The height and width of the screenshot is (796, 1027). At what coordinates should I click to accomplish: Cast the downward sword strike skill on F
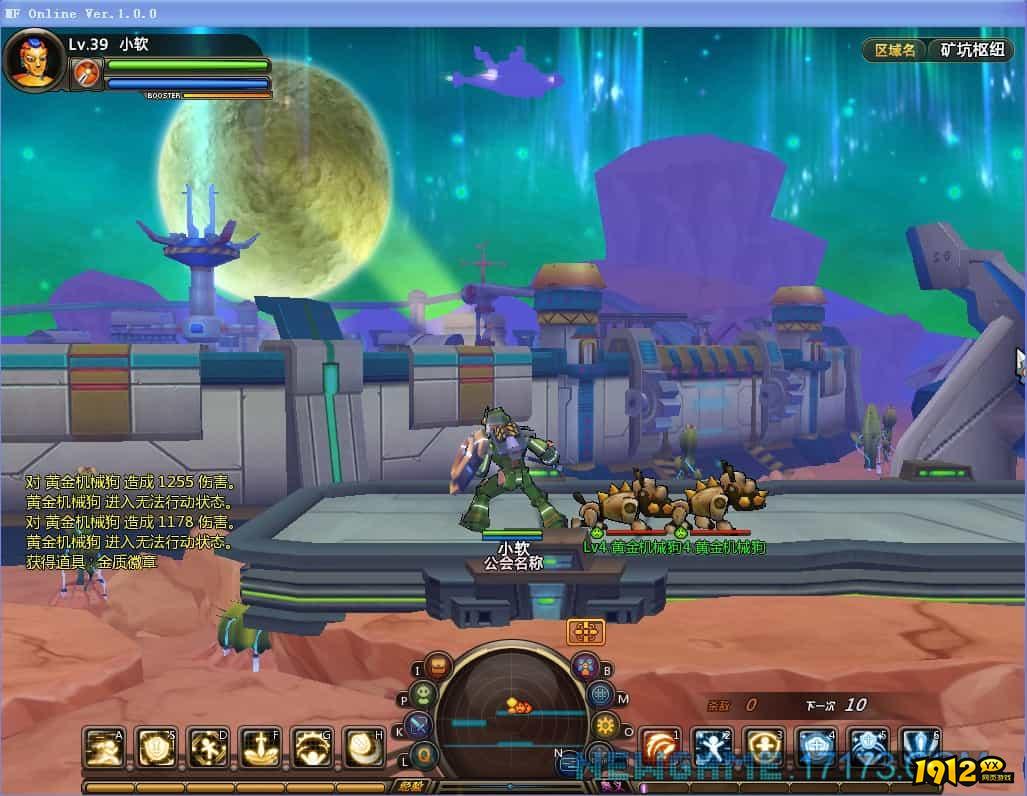click(260, 747)
